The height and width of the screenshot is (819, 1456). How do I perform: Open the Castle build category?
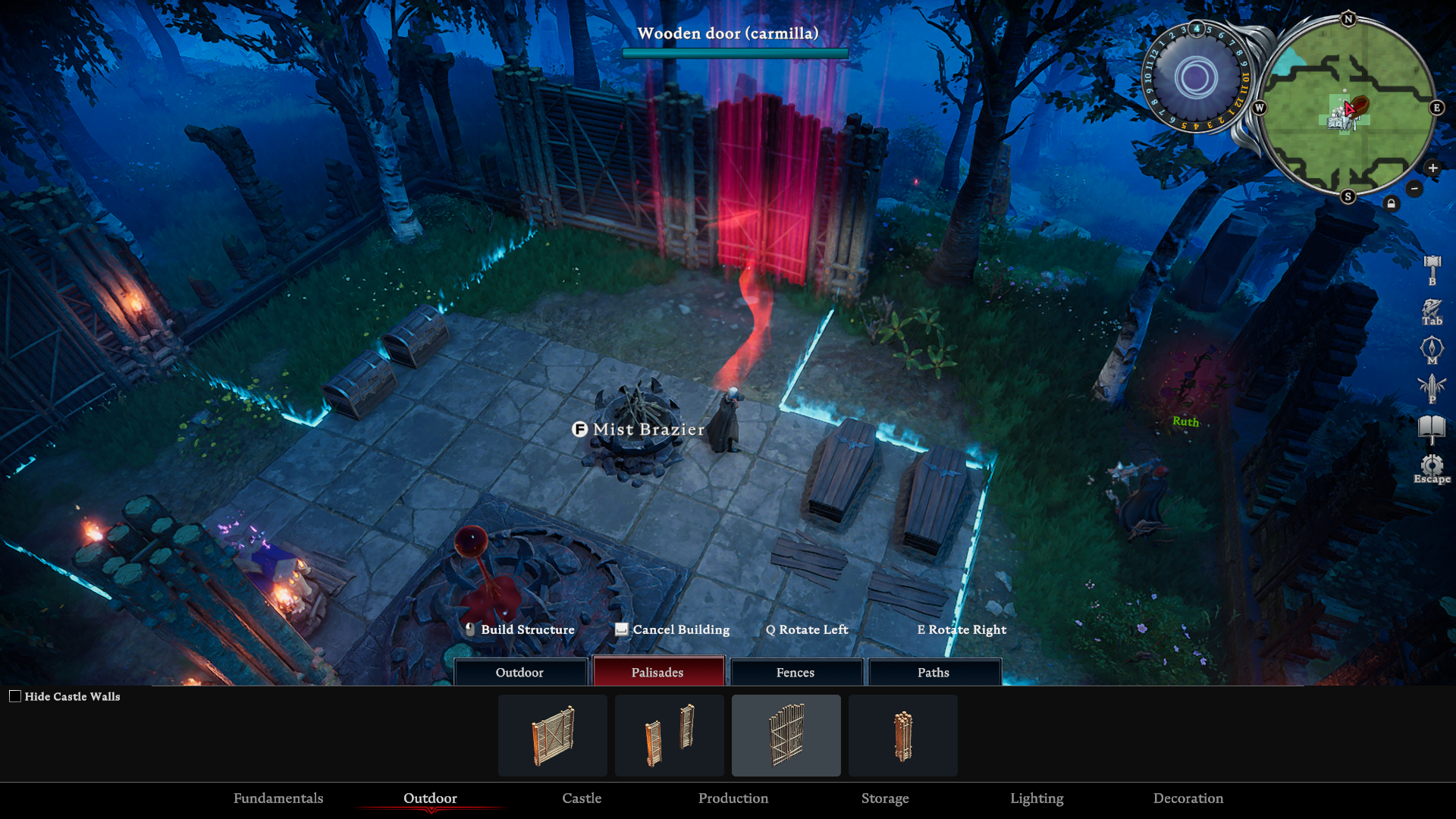(x=581, y=799)
